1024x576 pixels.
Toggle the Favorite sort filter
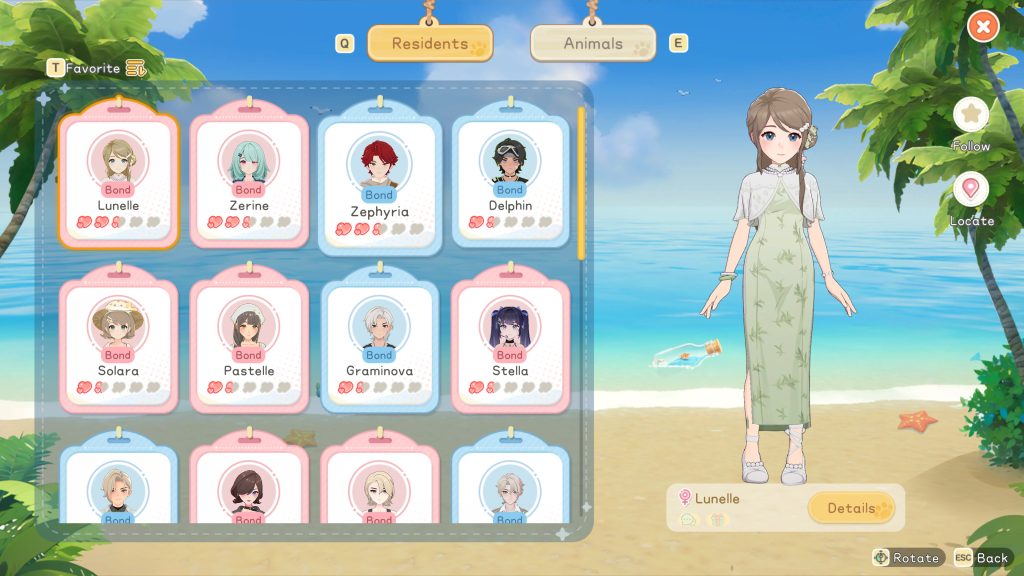(x=135, y=69)
